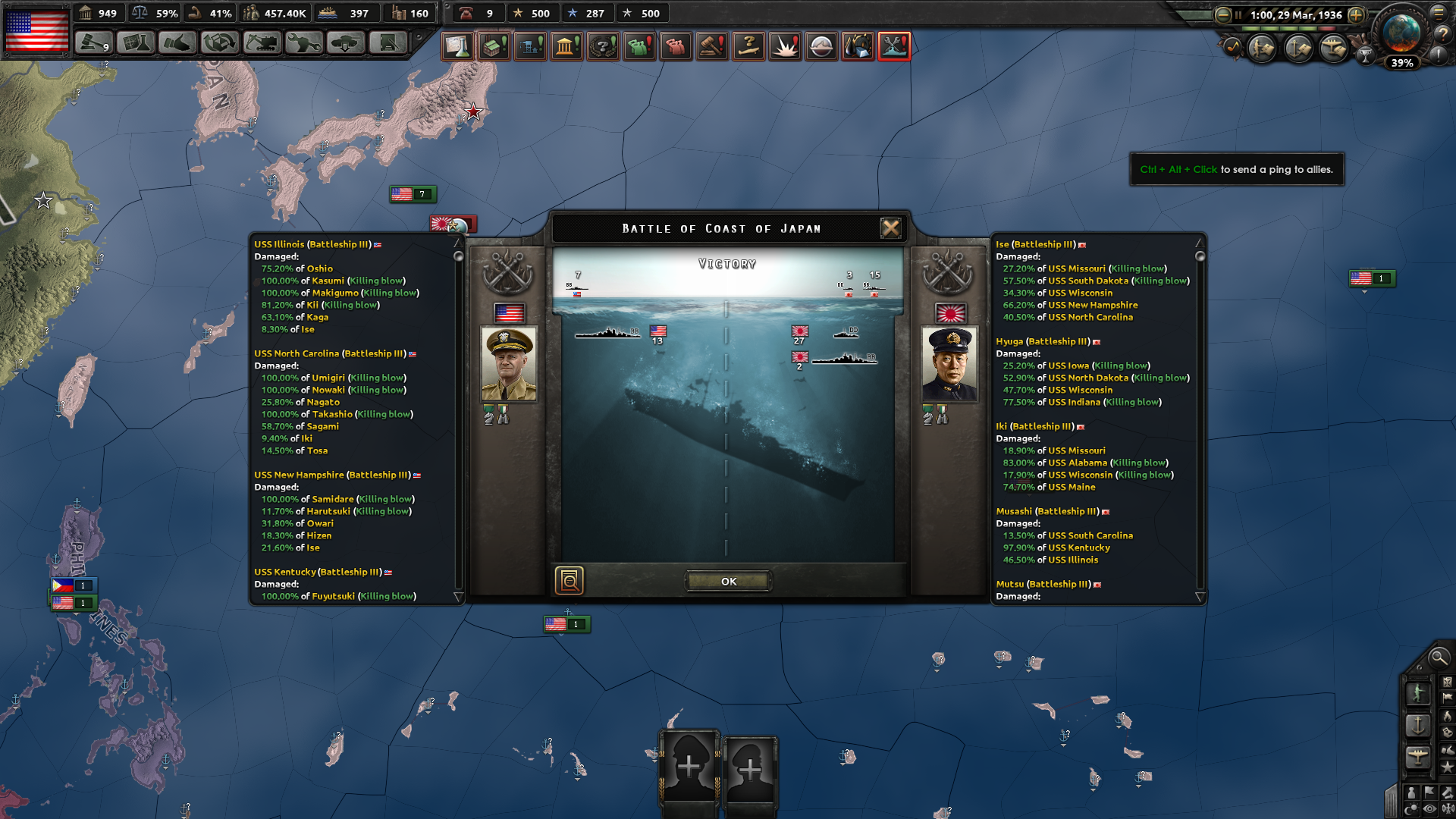Click the speed indicator bar segments
The height and width of the screenshot is (819, 1456).
1289,28
